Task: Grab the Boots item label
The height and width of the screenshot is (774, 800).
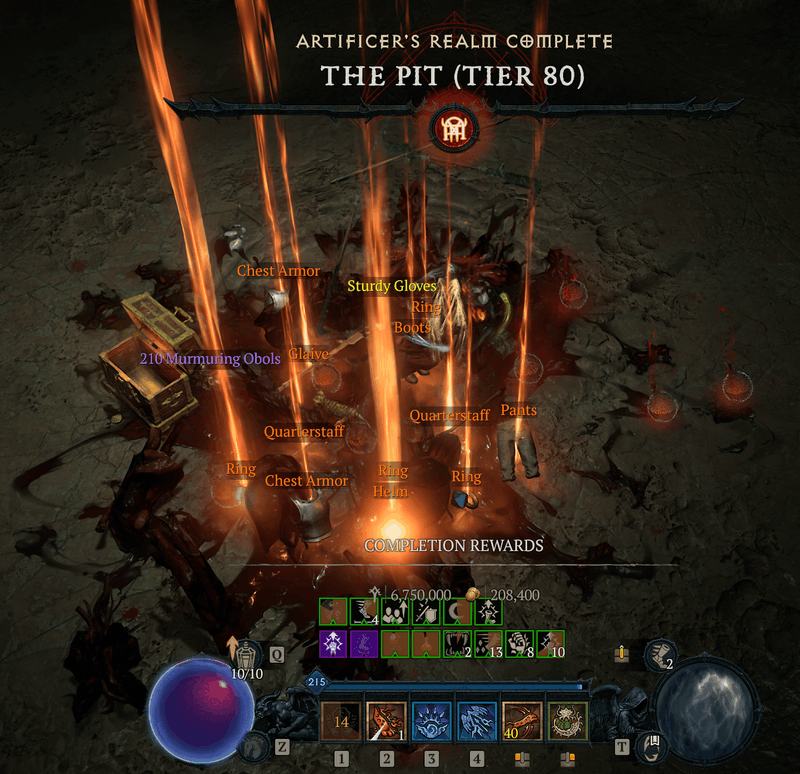Action: tap(412, 327)
